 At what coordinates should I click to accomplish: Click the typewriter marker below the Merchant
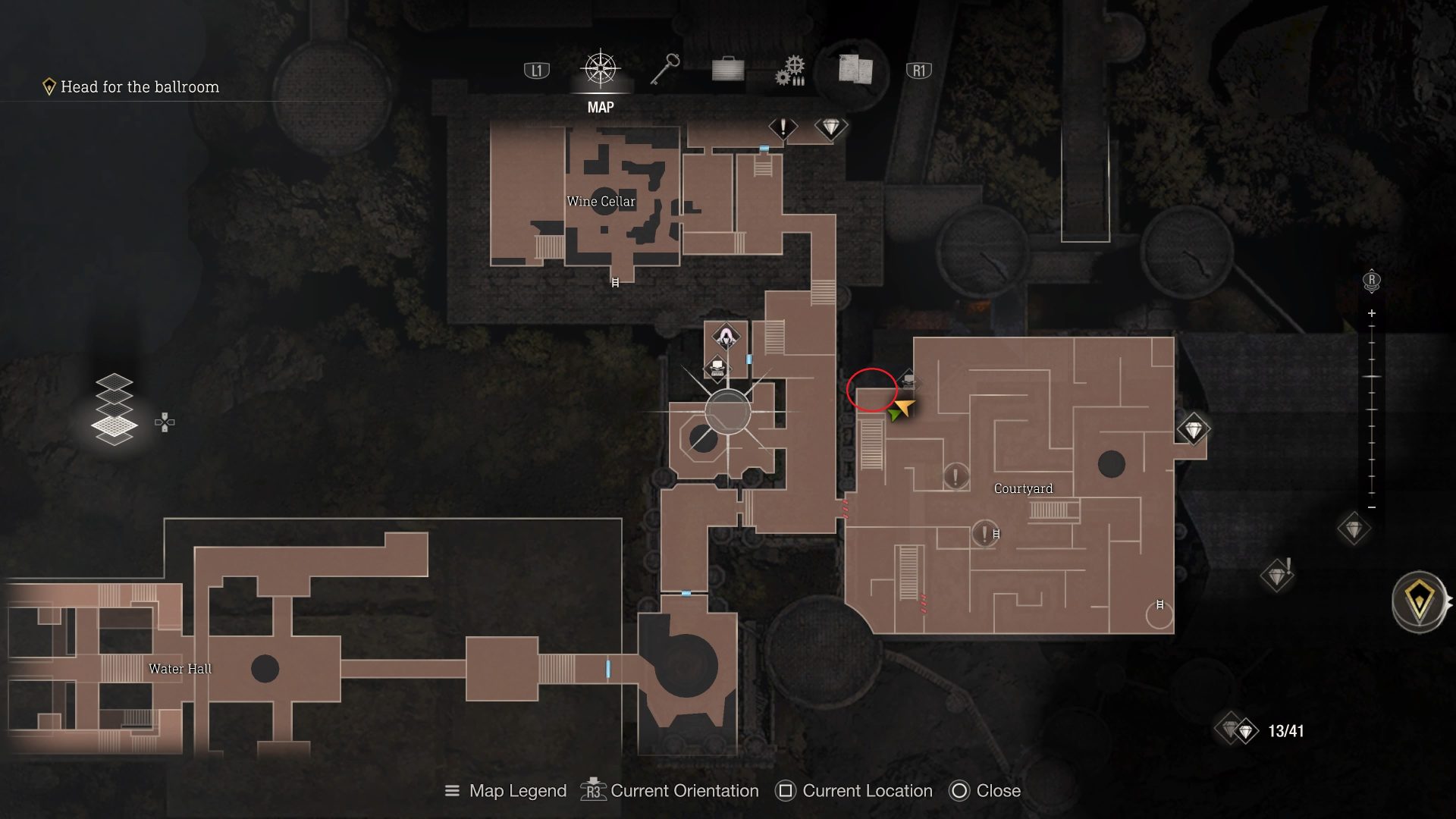tap(717, 369)
